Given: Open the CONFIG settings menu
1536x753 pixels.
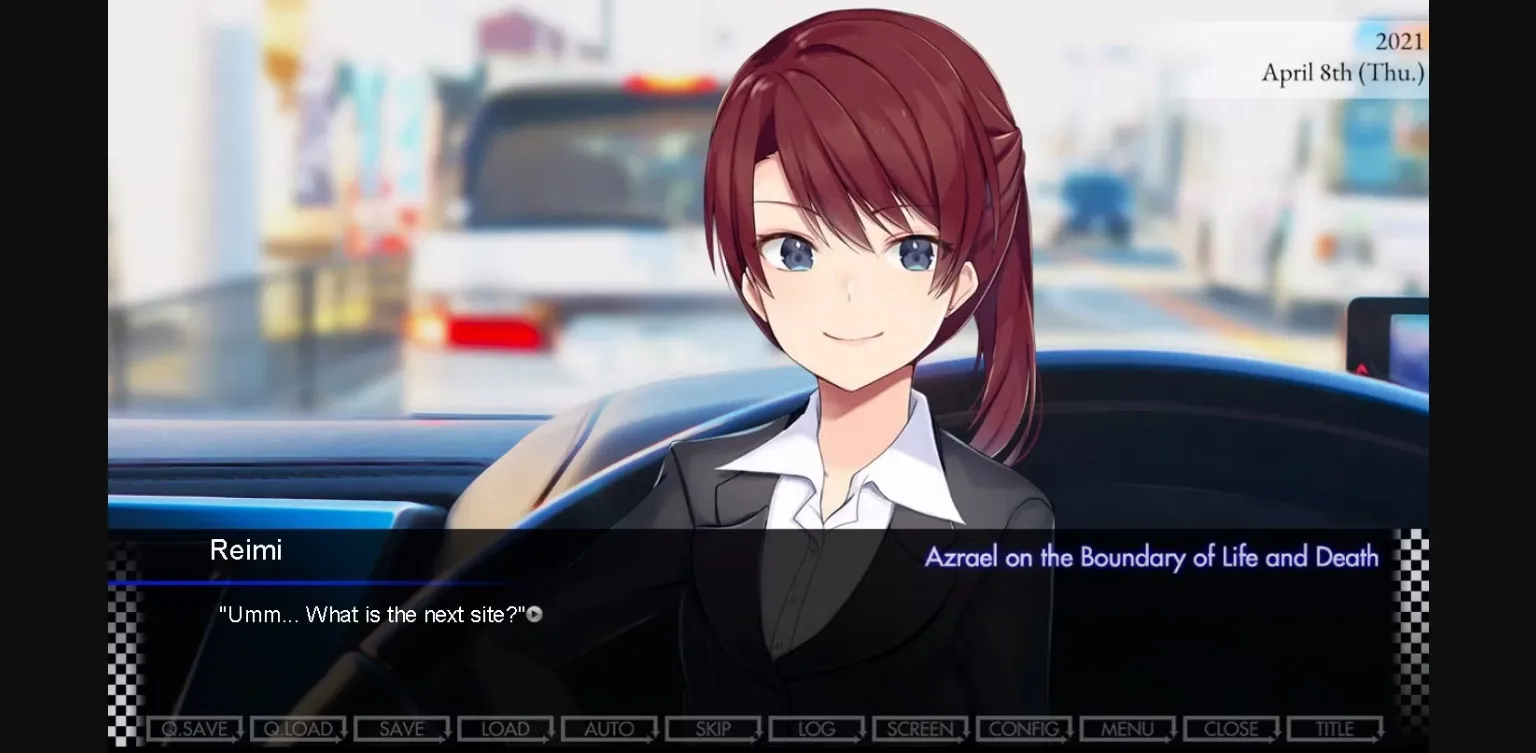Looking at the screenshot, I should point(1023,728).
